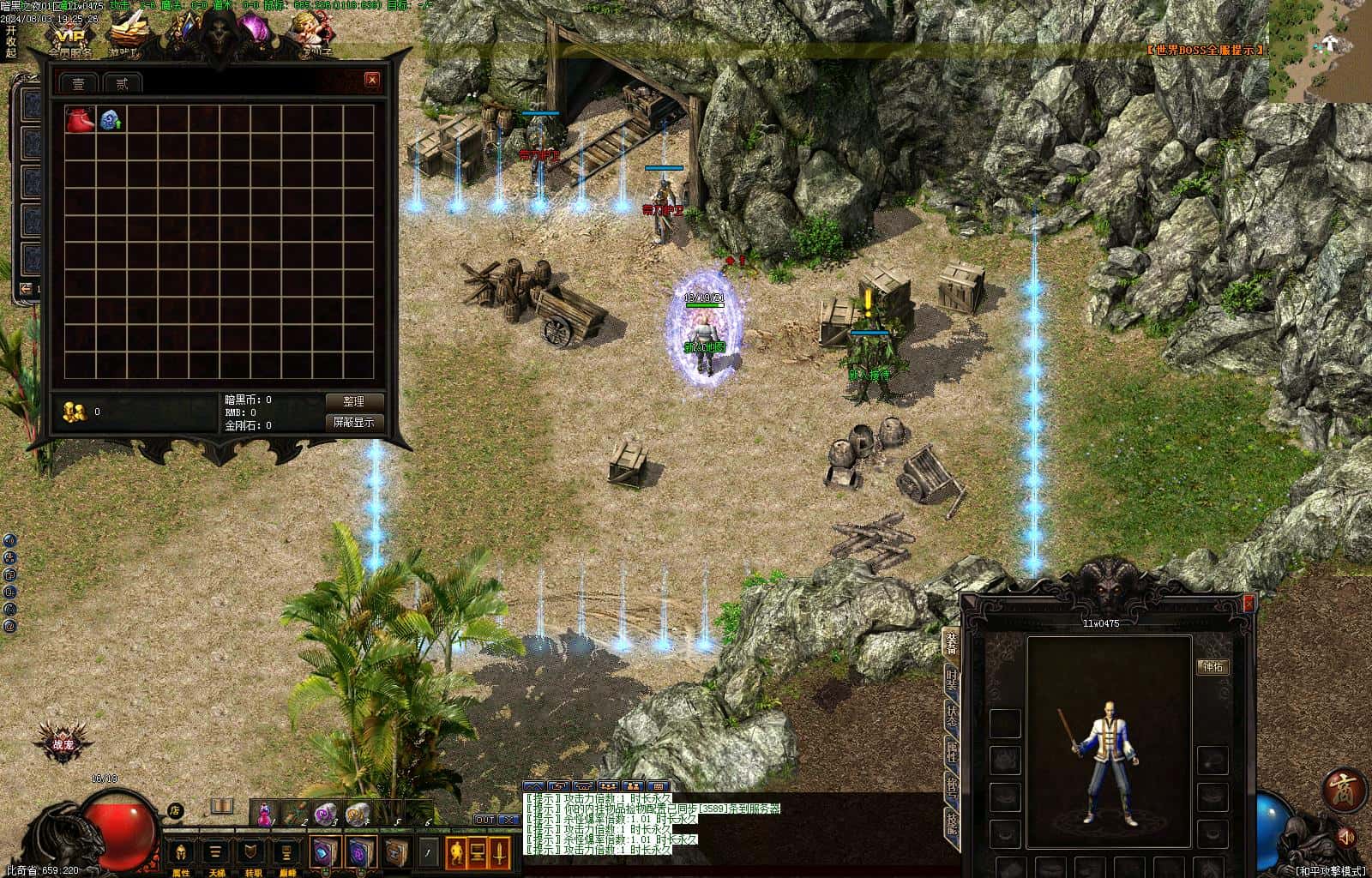1372x878 pixels.
Task: Click the 整理 sort button
Action: pyautogui.click(x=353, y=401)
